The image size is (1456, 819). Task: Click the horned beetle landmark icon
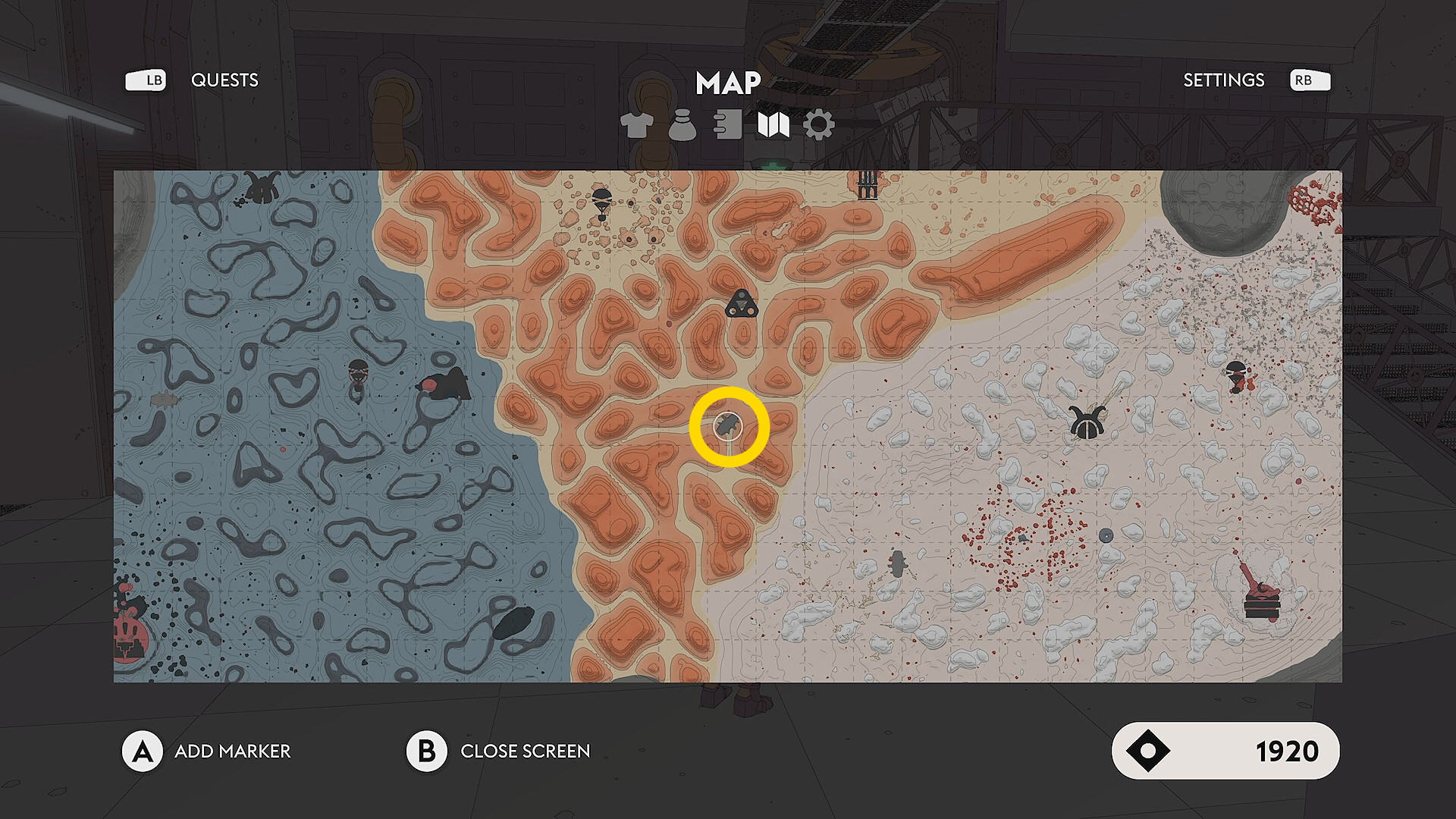coord(1087,422)
